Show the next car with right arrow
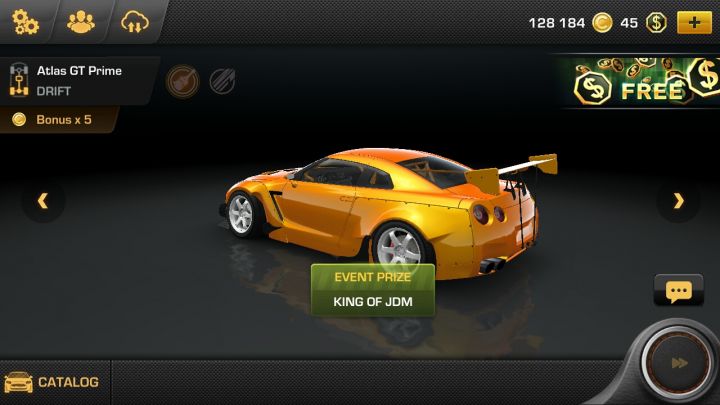 tap(679, 201)
